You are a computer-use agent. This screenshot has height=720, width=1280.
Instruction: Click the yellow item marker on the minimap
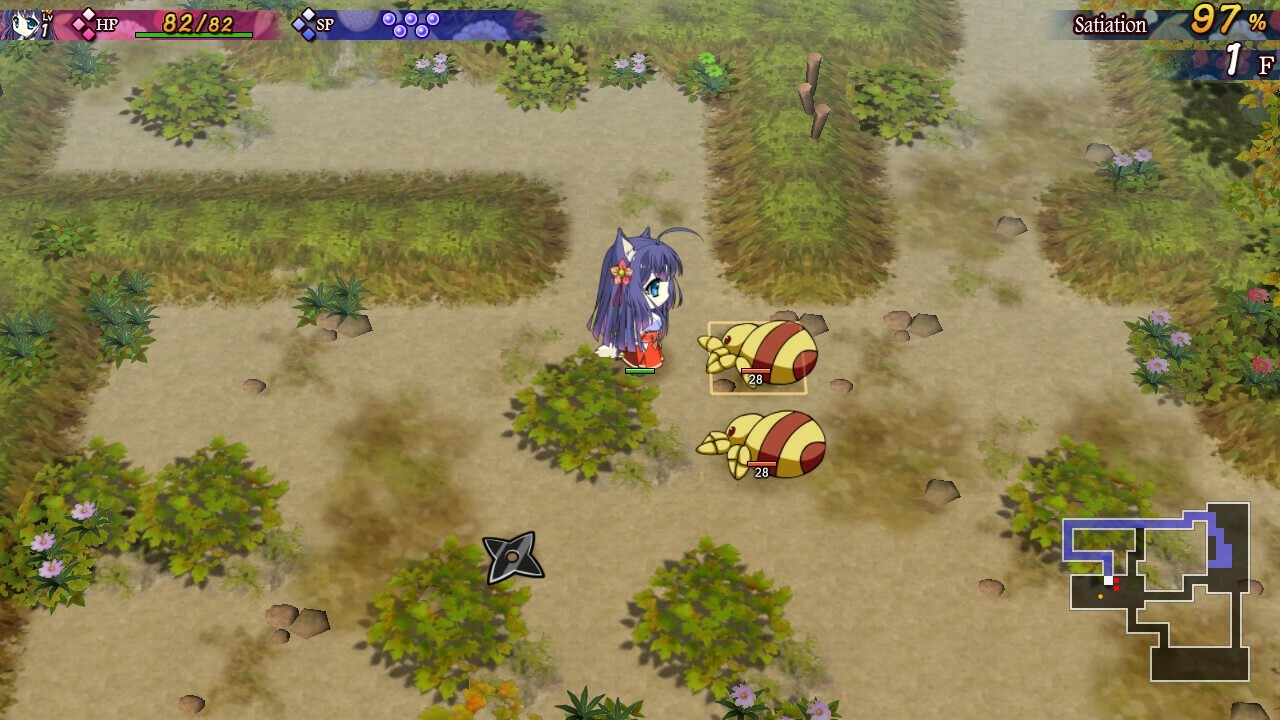click(1100, 596)
